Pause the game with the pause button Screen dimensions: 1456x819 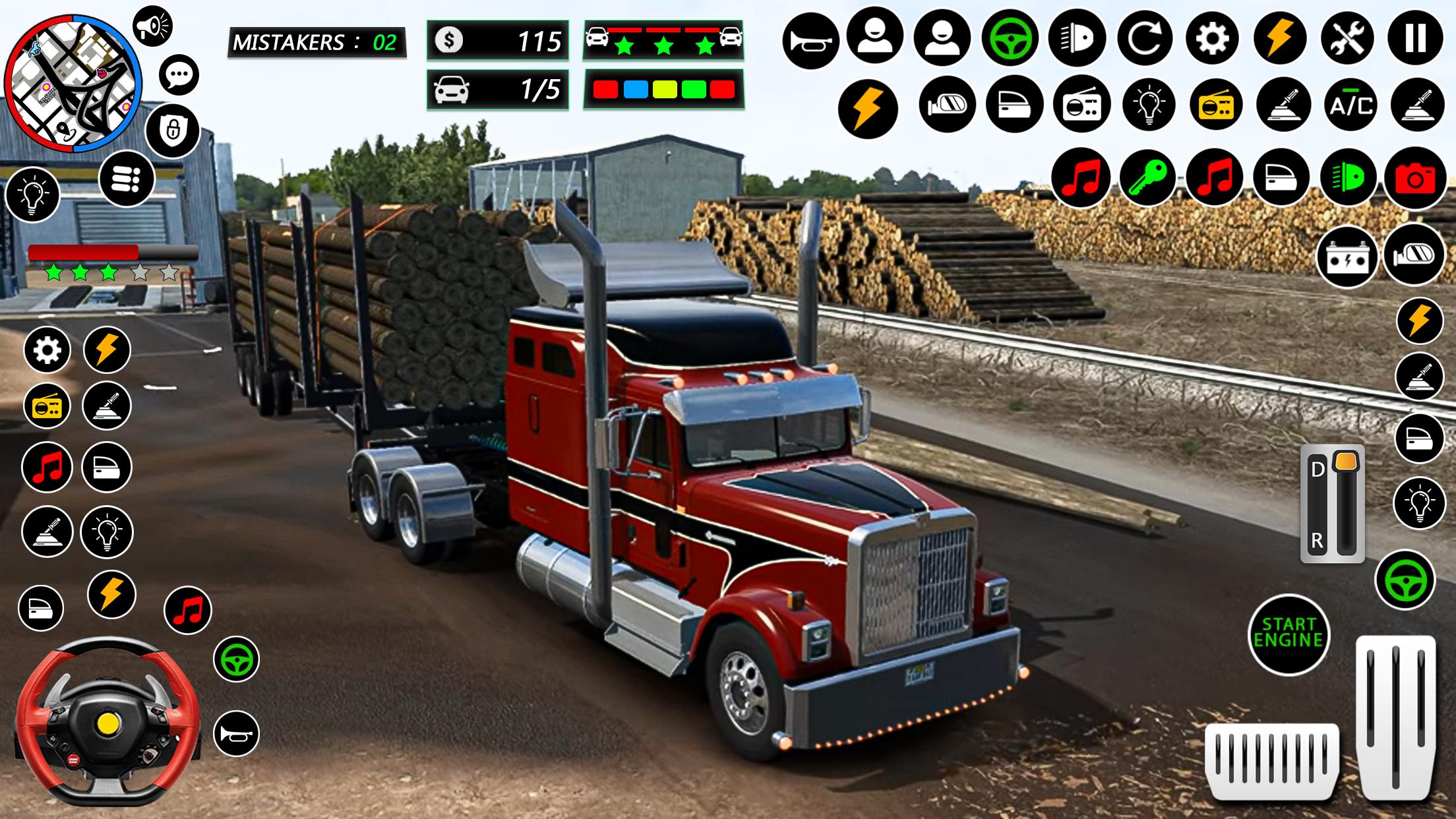tap(1416, 40)
